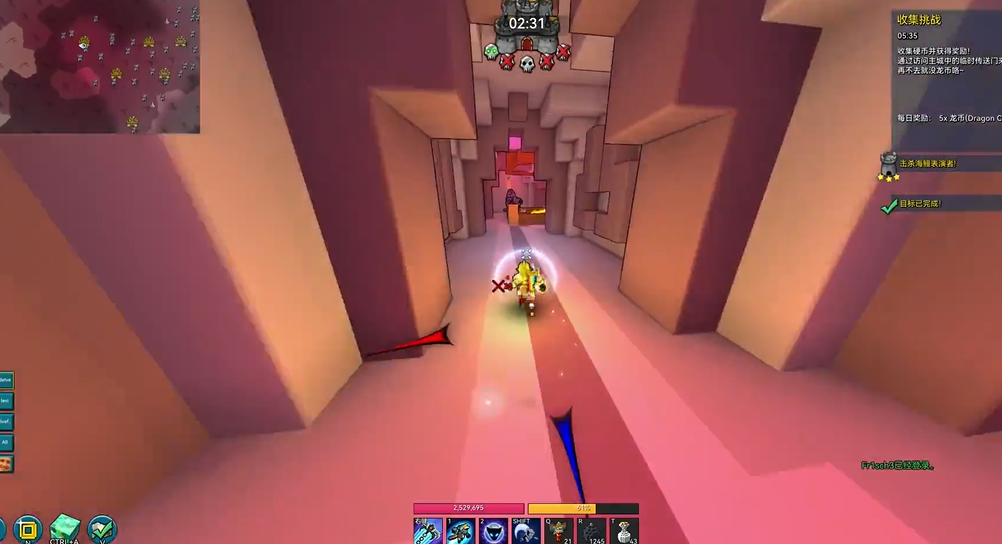
Task: Open the green checkmark map button
Action: (x=102, y=528)
